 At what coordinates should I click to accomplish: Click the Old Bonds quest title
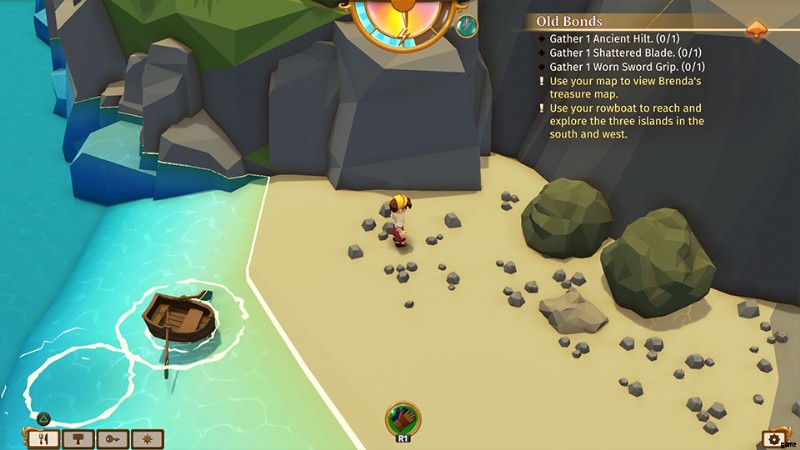(569, 20)
